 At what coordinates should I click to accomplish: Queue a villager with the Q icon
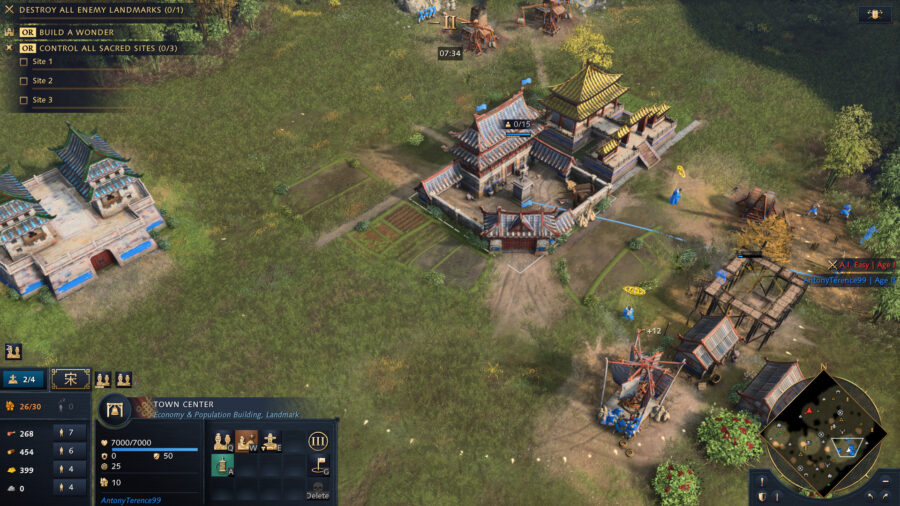tap(223, 441)
